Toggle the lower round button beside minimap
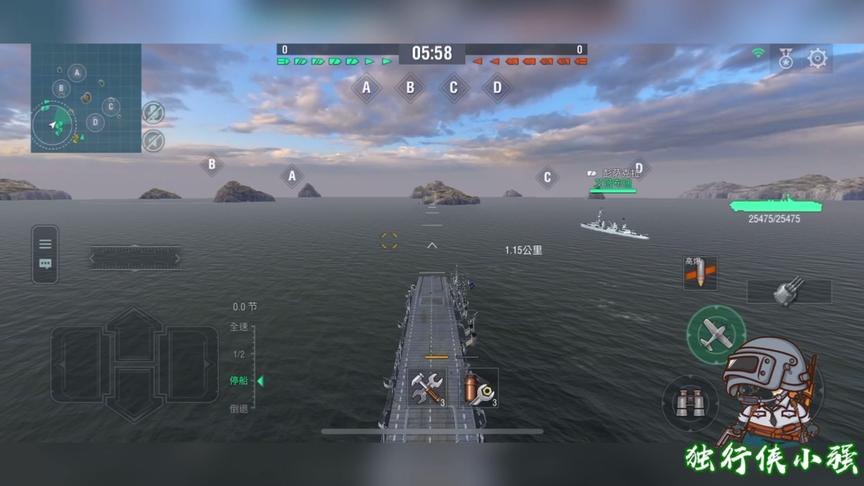 [x=153, y=139]
